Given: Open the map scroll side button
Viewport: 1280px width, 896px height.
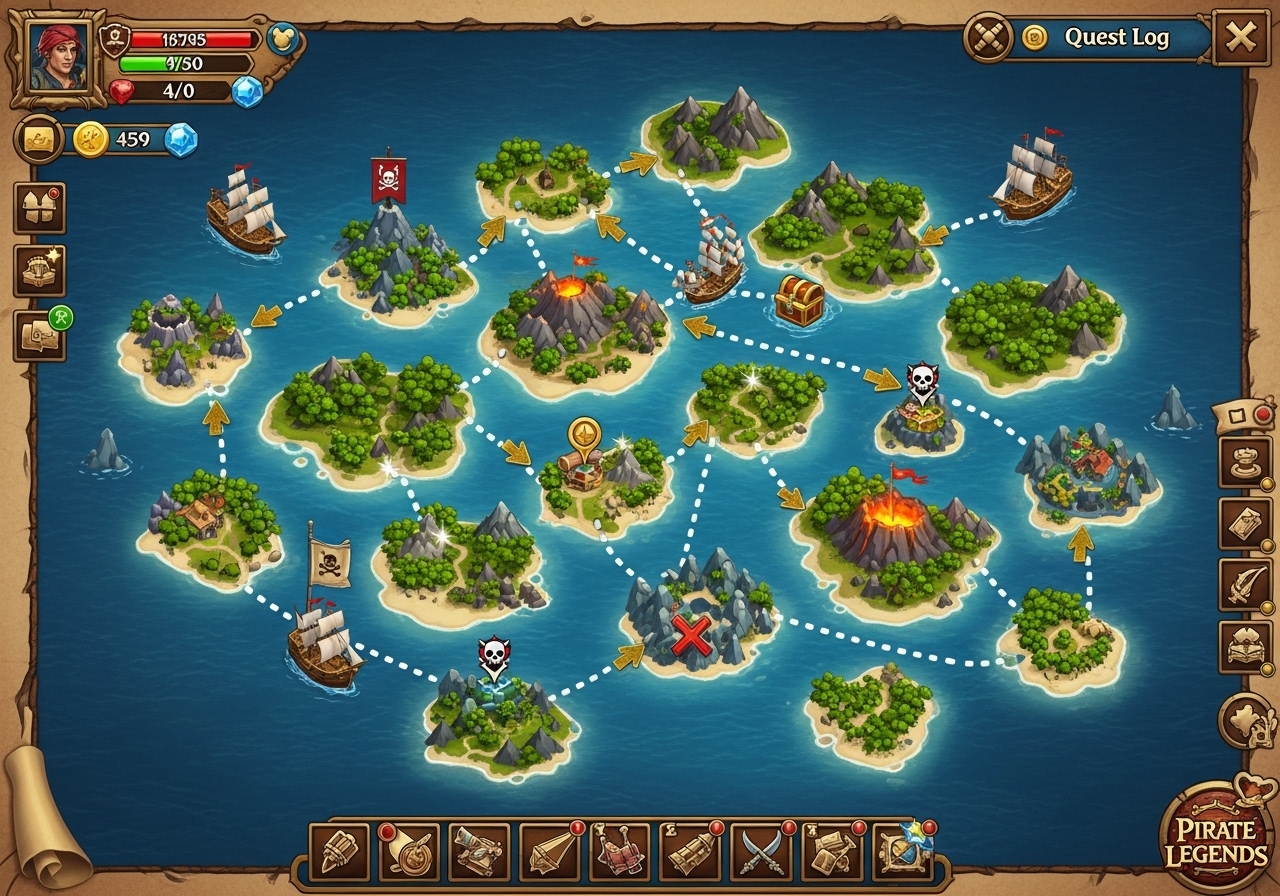Looking at the screenshot, I should pos(1245,524).
